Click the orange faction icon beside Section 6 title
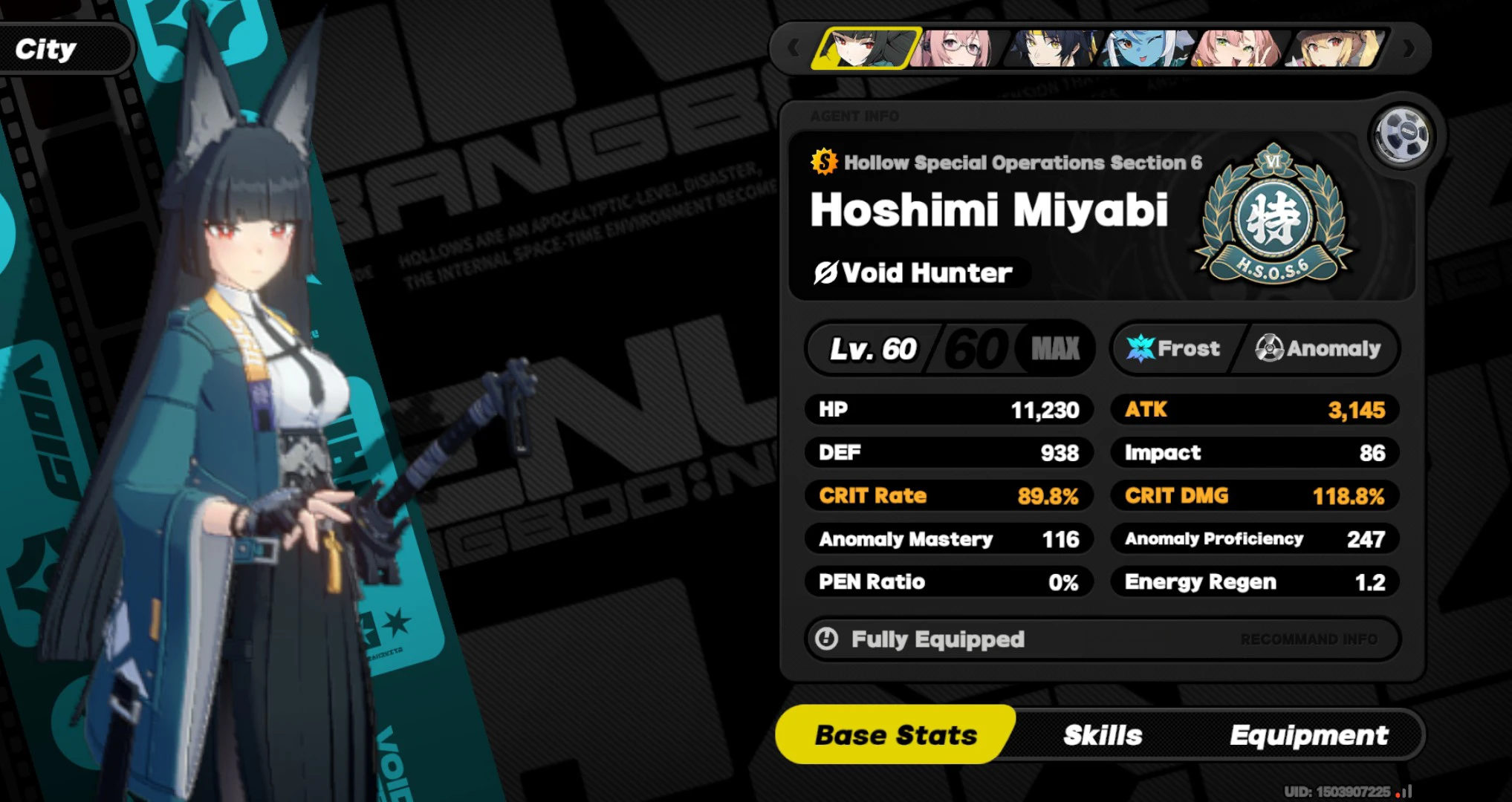The height and width of the screenshot is (802, 1512). pyautogui.click(x=823, y=162)
